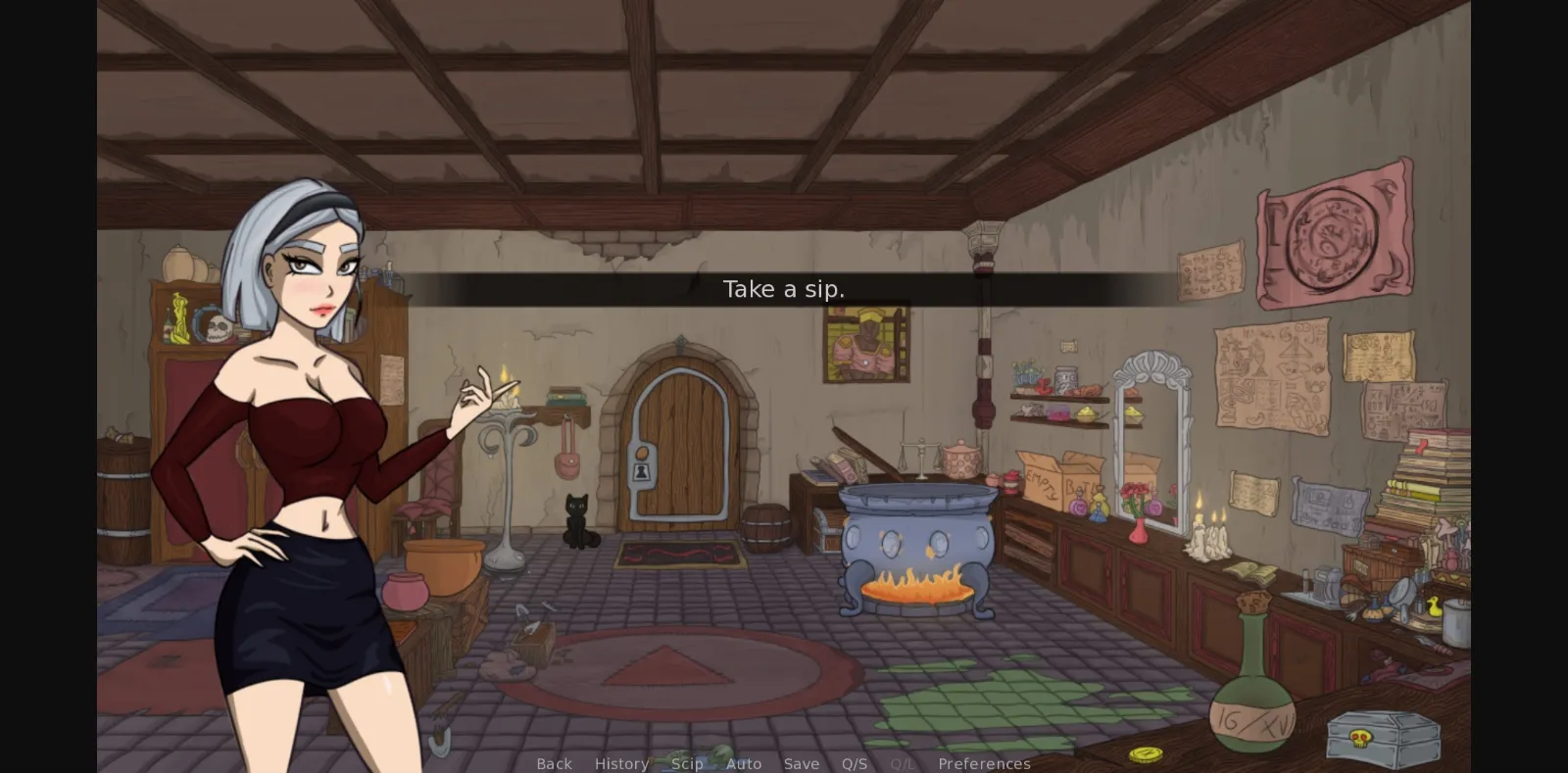Click the black cat by the door
Image resolution: width=1568 pixels, height=773 pixels.
coord(578,517)
